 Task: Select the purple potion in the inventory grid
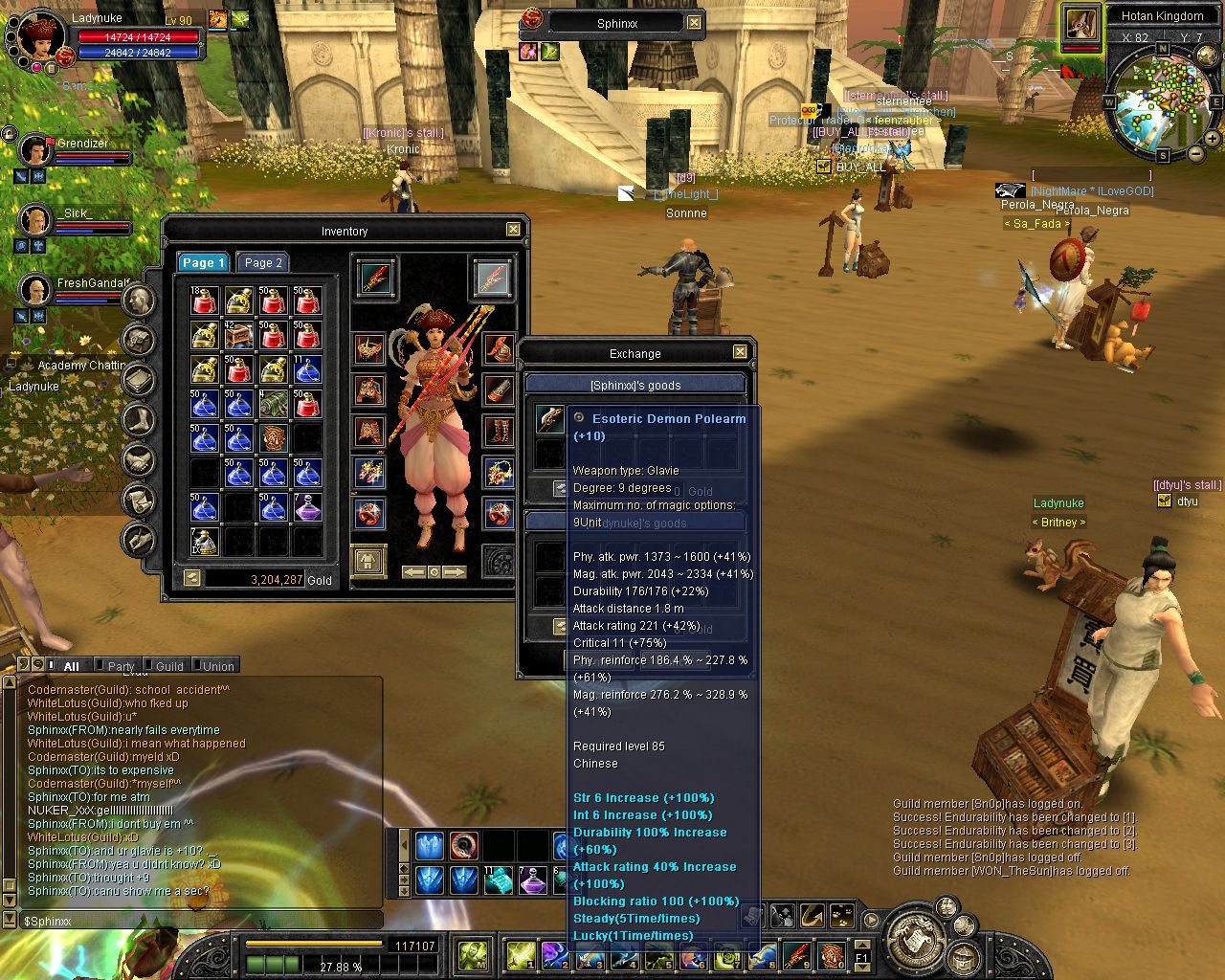[x=307, y=508]
